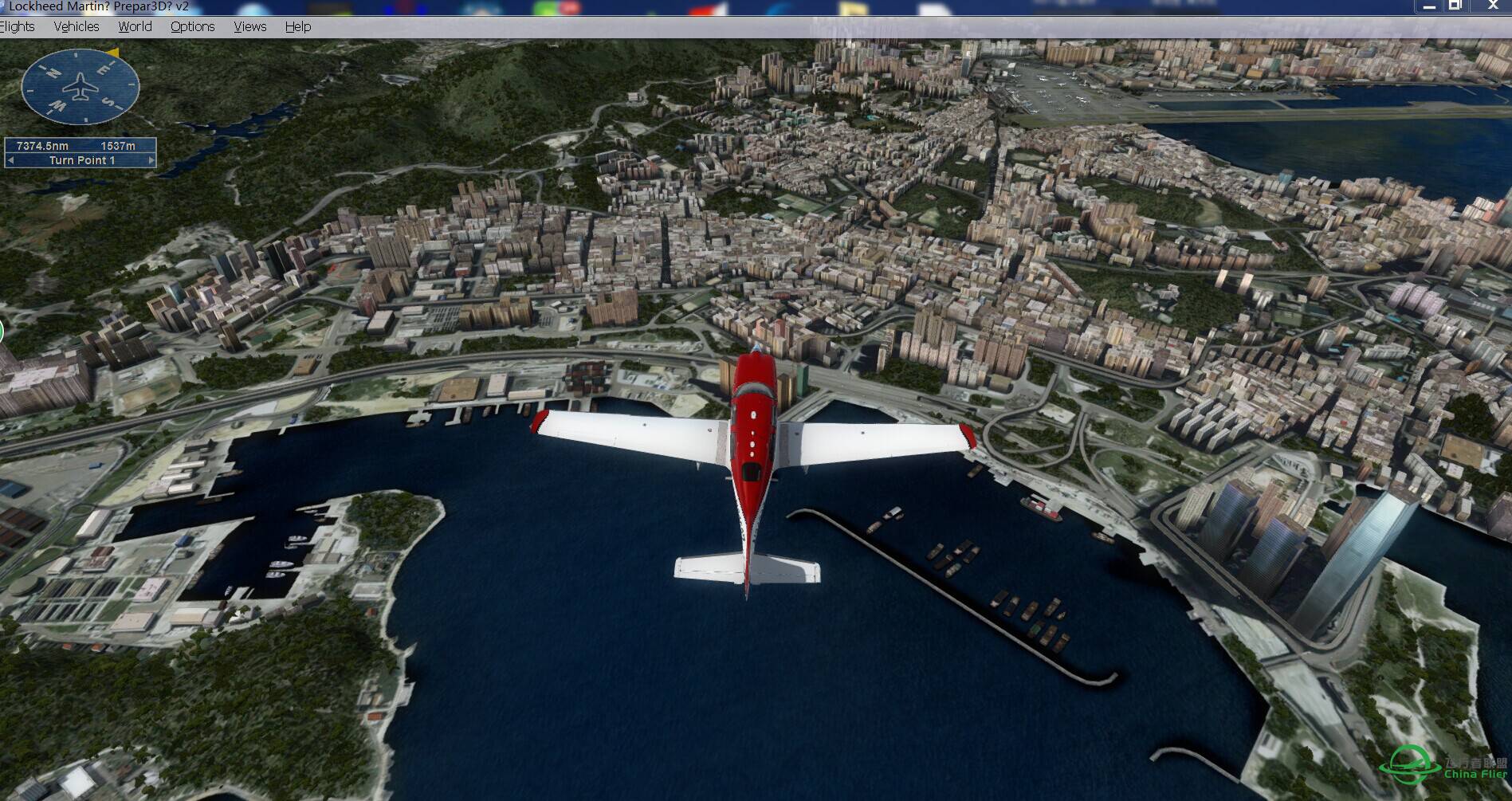Viewport: 1512px width, 801px height.
Task: Go to previous turn point with left arrow
Action: [x=10, y=160]
